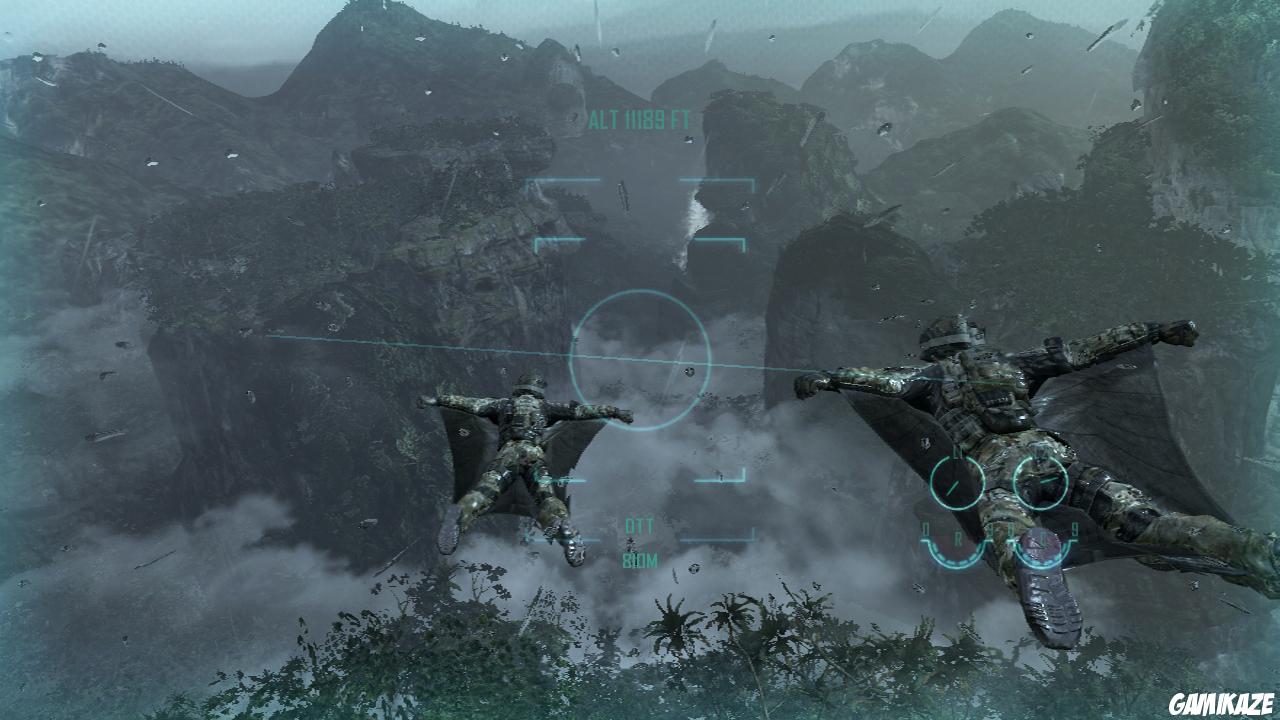Click the 0 mark on the compass scale
Screen dimensions: 1280x720
926,529
